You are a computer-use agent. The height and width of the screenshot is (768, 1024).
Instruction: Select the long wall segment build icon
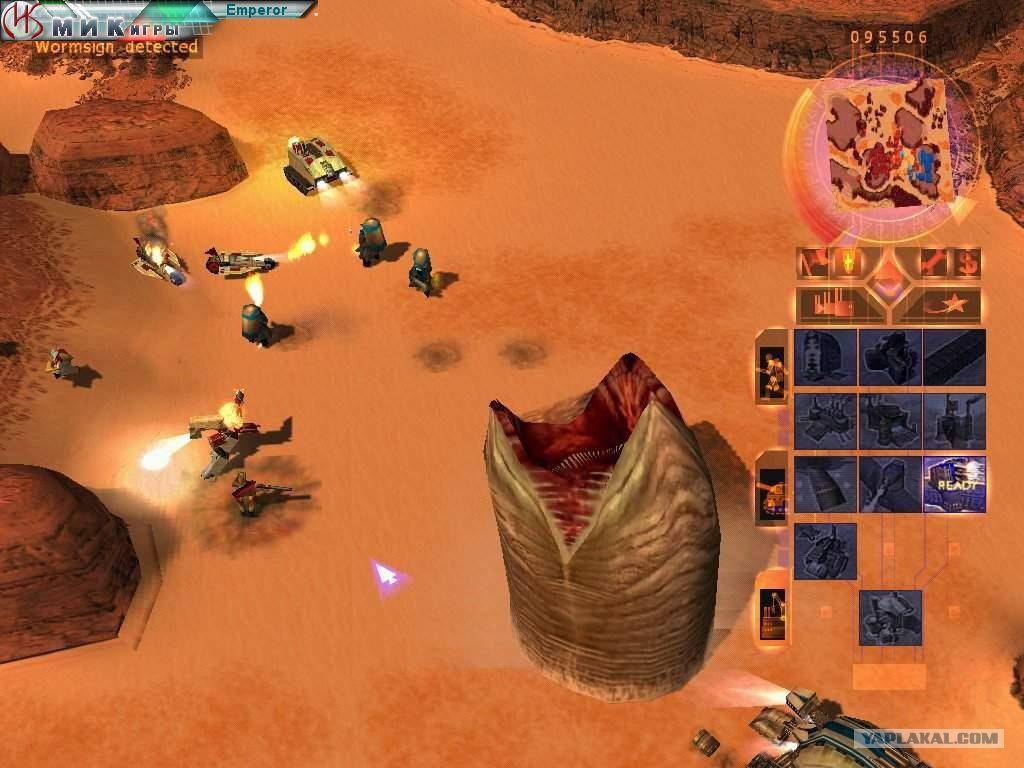[x=954, y=357]
